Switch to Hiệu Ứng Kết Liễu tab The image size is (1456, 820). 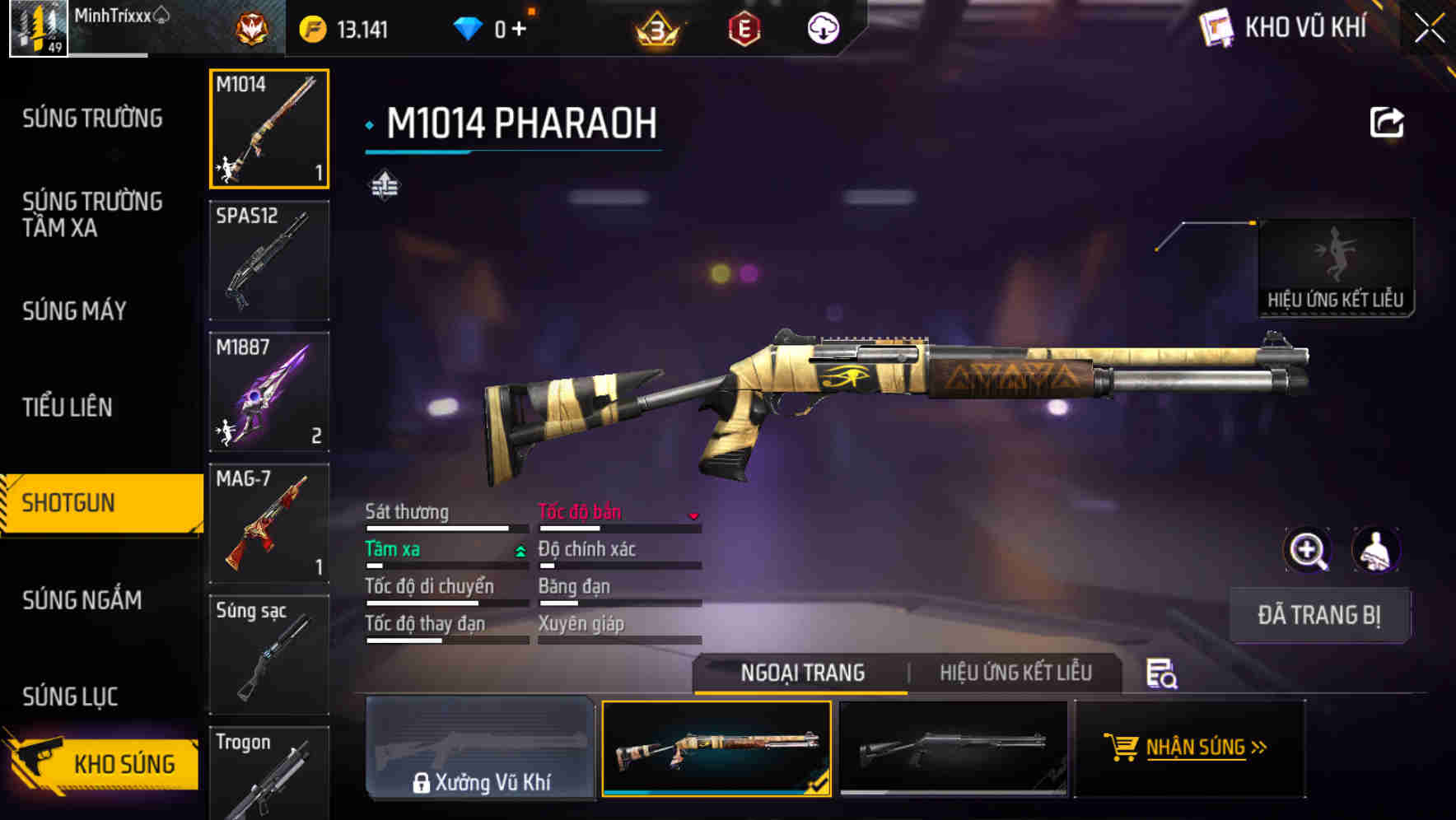click(1015, 673)
